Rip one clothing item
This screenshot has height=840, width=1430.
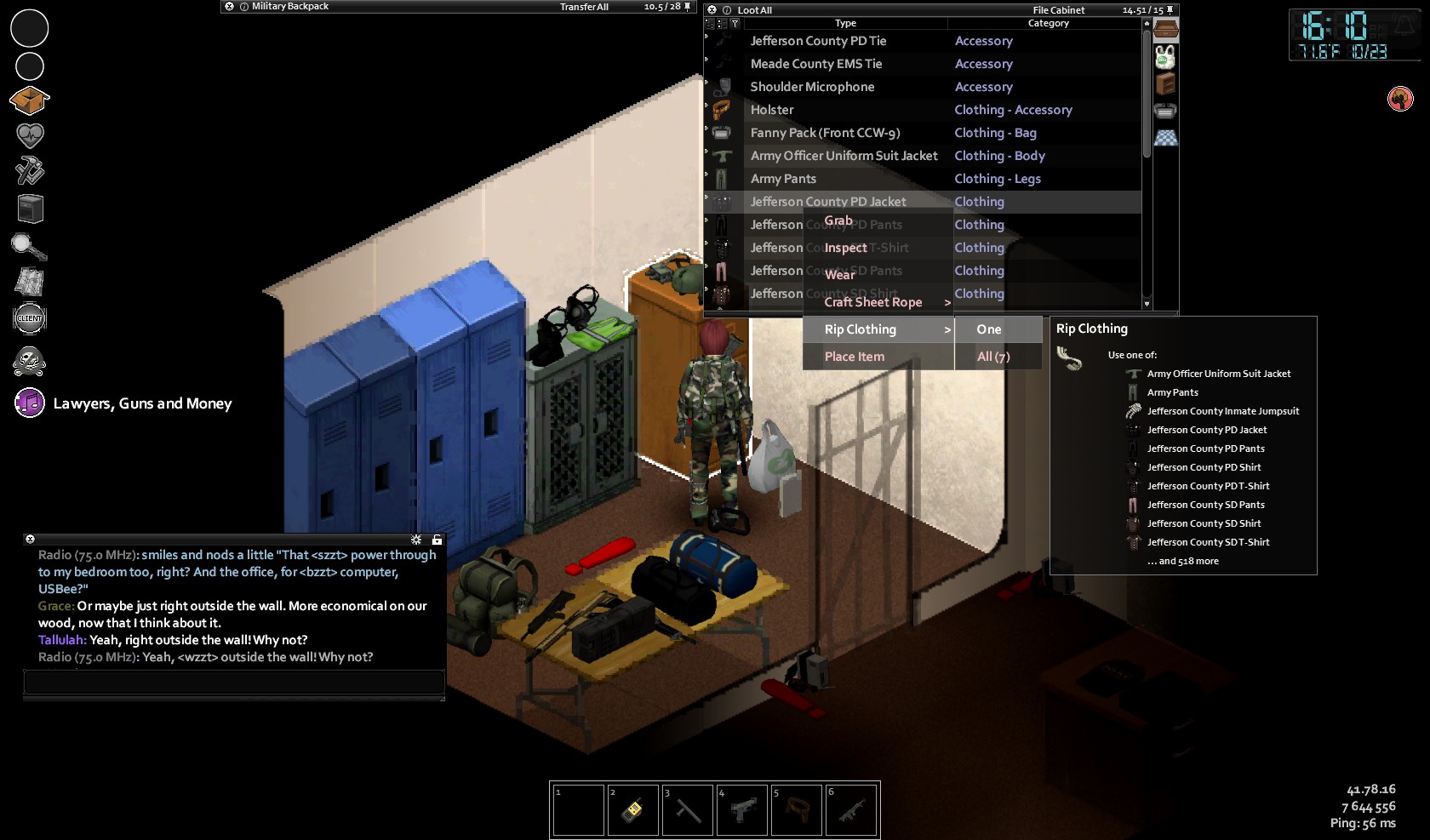pyautogui.click(x=989, y=329)
